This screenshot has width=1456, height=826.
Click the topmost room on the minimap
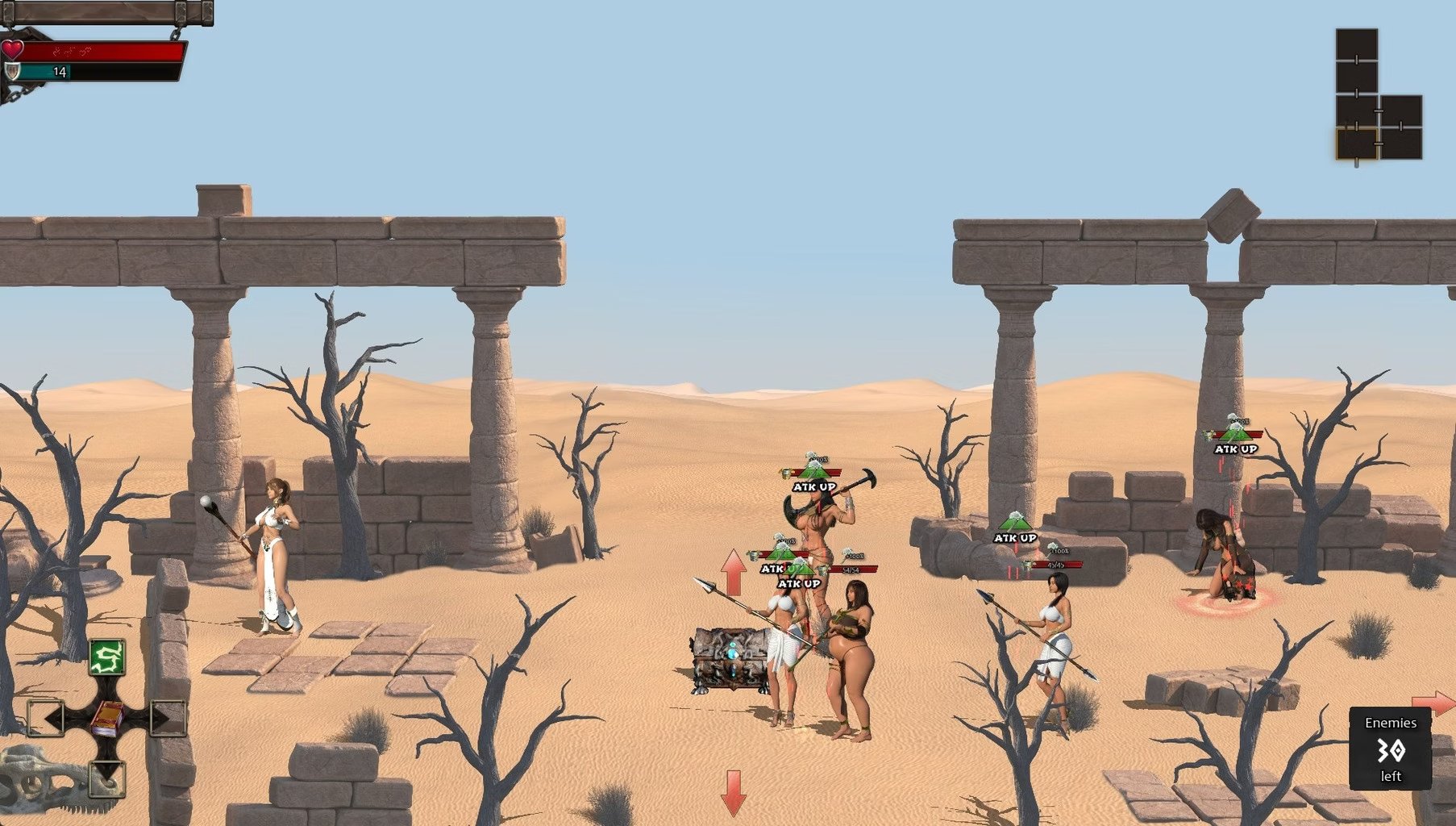pyautogui.click(x=1356, y=44)
